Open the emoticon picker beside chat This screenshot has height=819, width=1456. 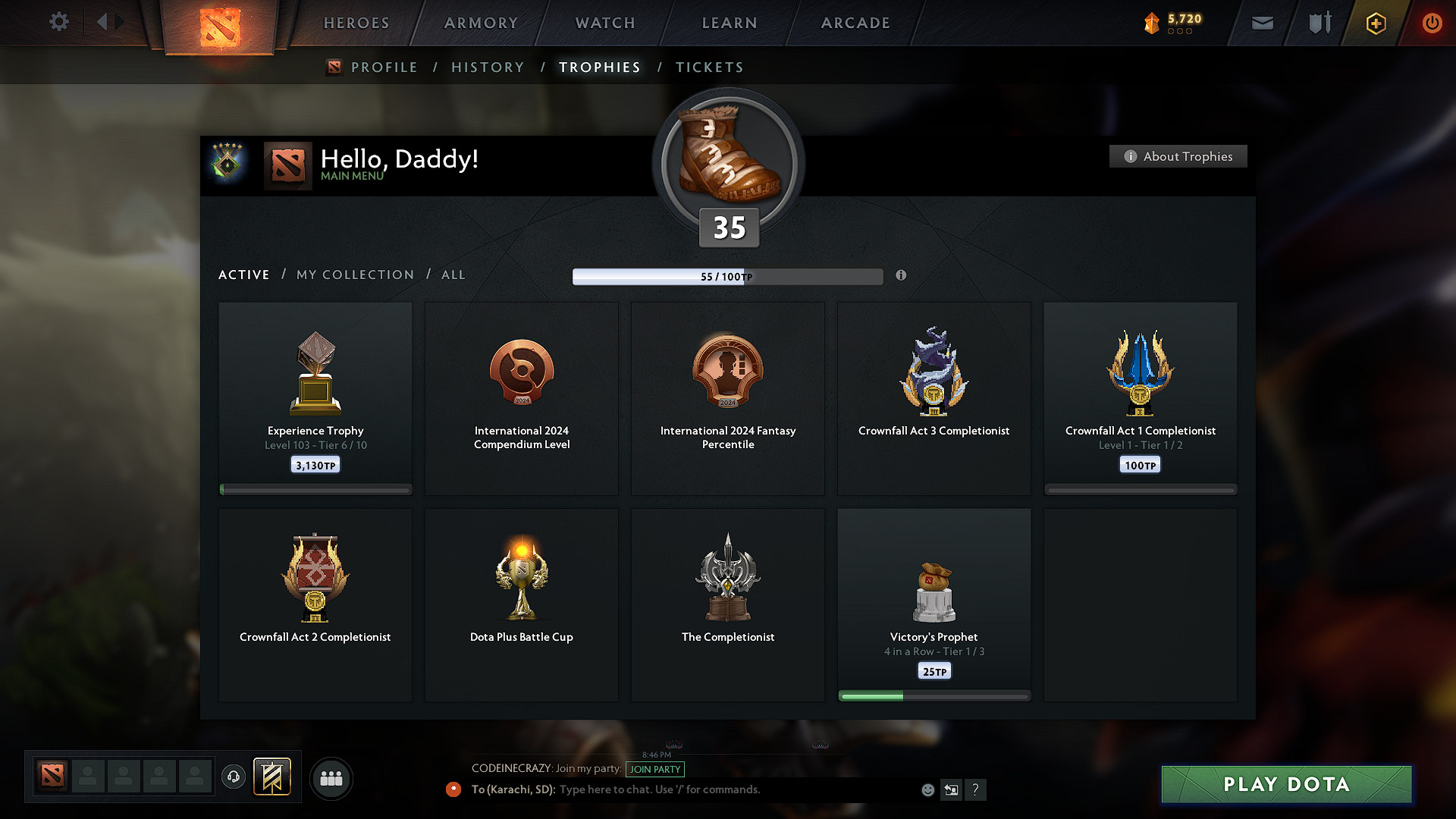[x=927, y=789]
